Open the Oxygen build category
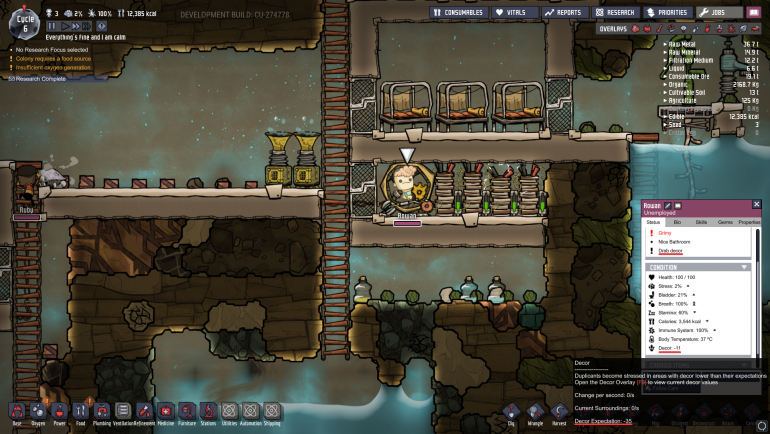The width and height of the screenshot is (770, 434). click(x=38, y=412)
